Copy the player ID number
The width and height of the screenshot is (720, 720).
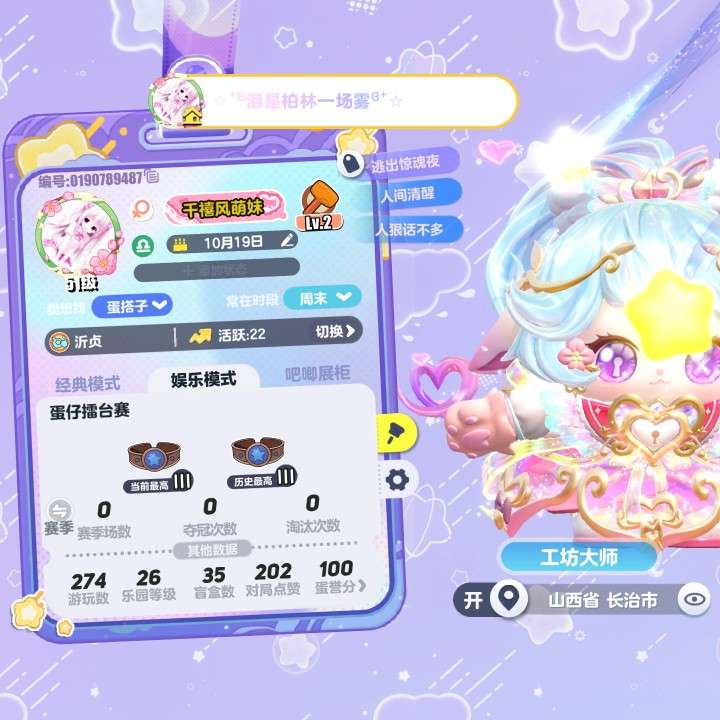click(152, 178)
